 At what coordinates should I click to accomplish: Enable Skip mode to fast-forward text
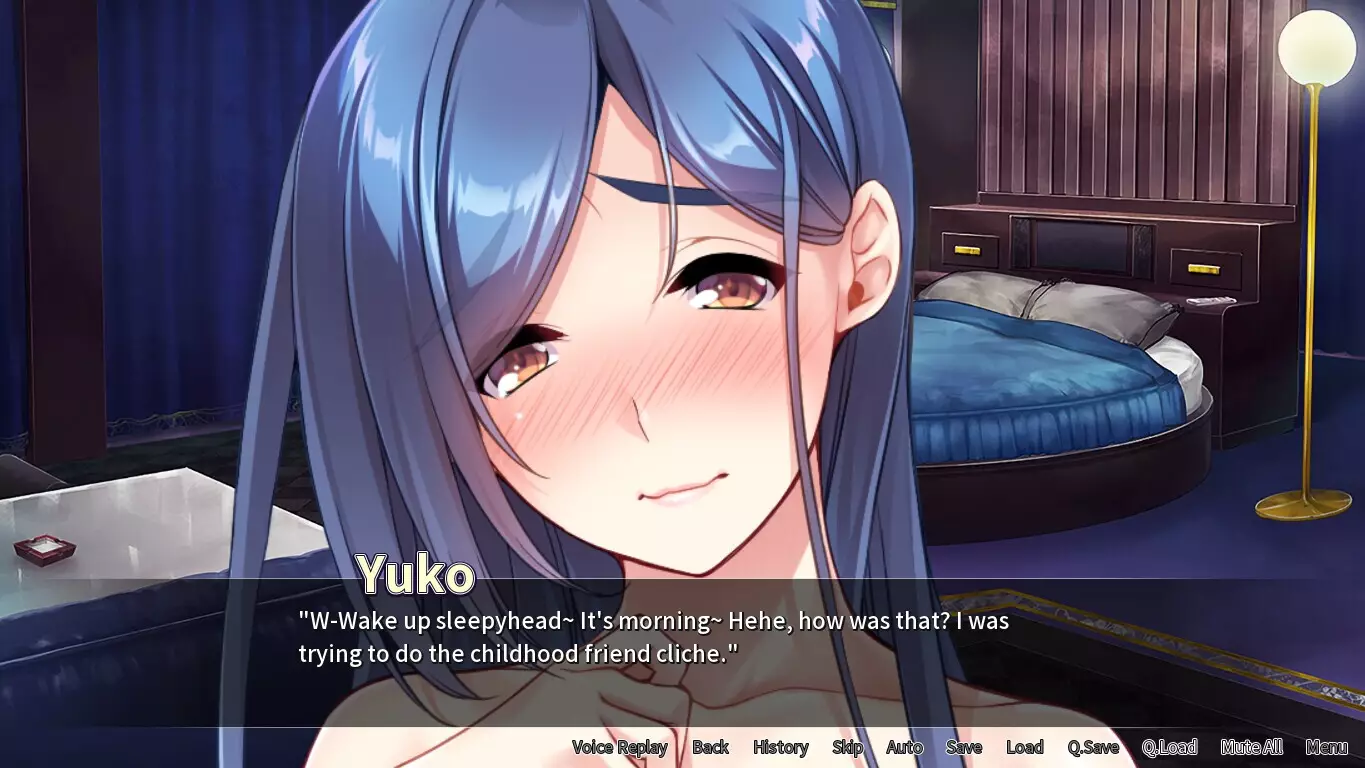tap(847, 747)
